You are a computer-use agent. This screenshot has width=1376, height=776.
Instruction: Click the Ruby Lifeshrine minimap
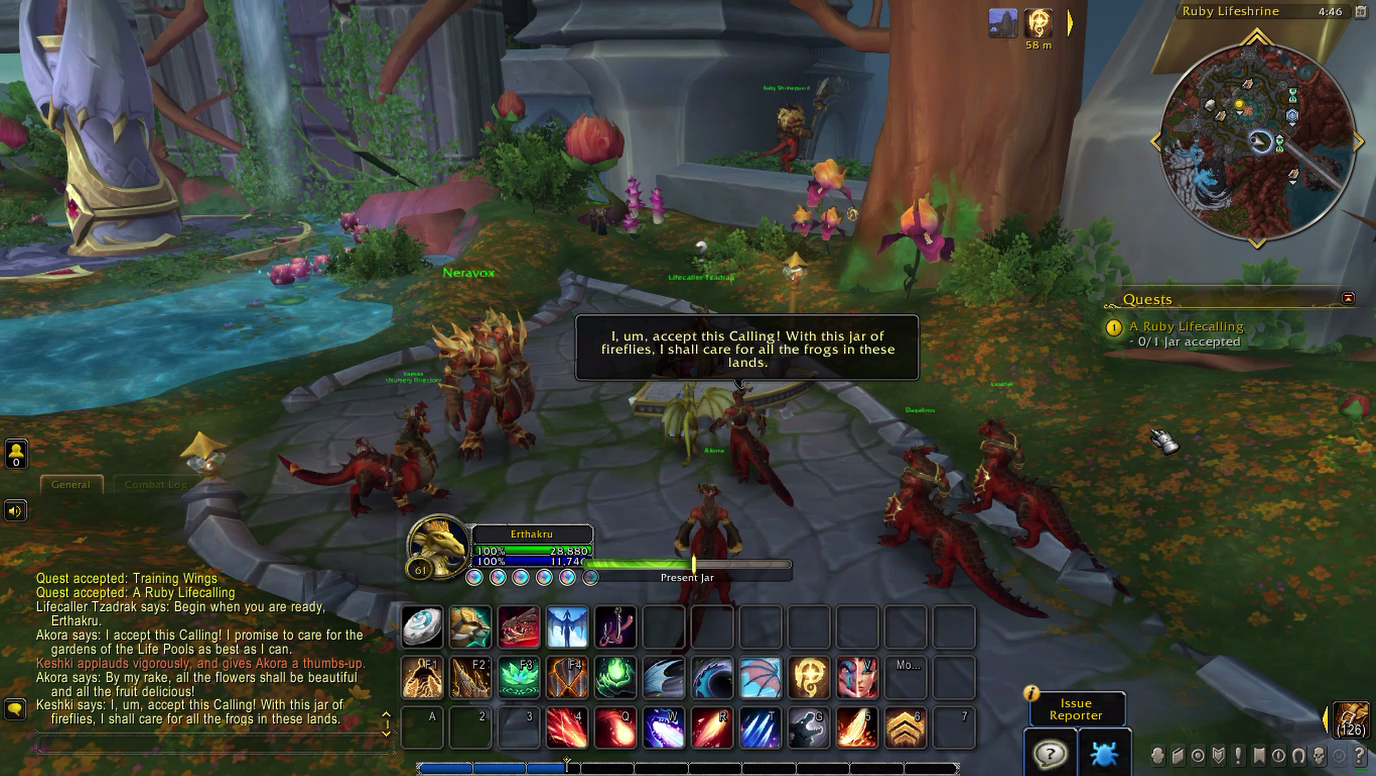point(1257,138)
